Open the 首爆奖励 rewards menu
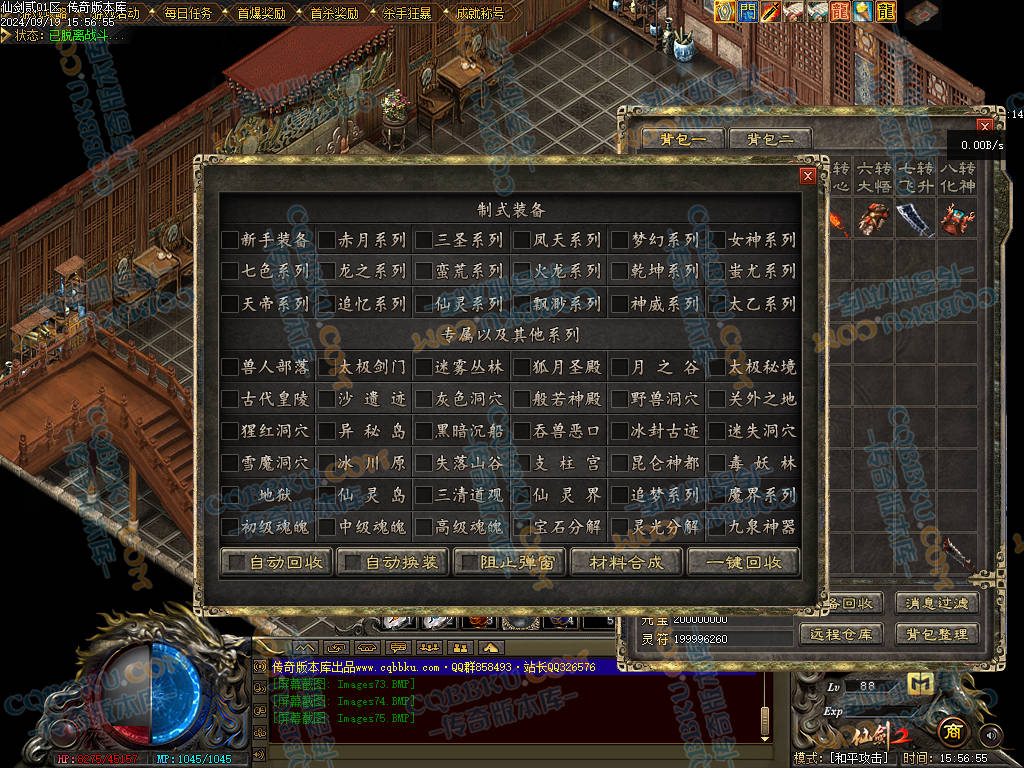The height and width of the screenshot is (768, 1024). pyautogui.click(x=260, y=13)
